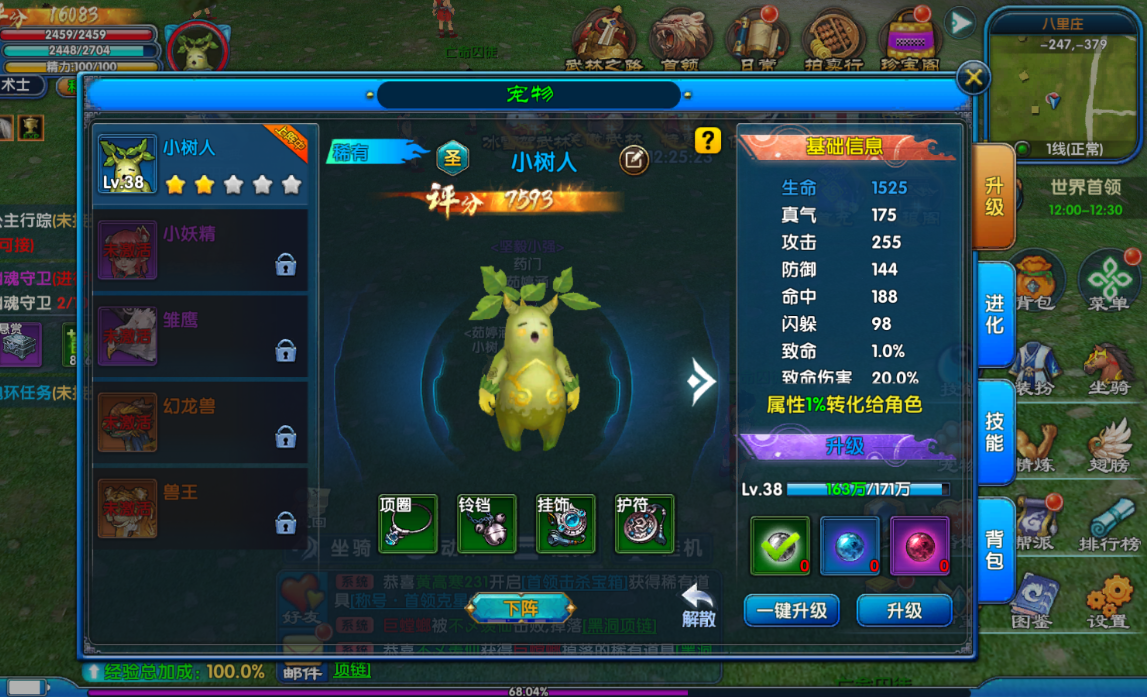1147x697 pixels.
Task: Select the locked 雏鹰 pet entry
Action: 200,336
